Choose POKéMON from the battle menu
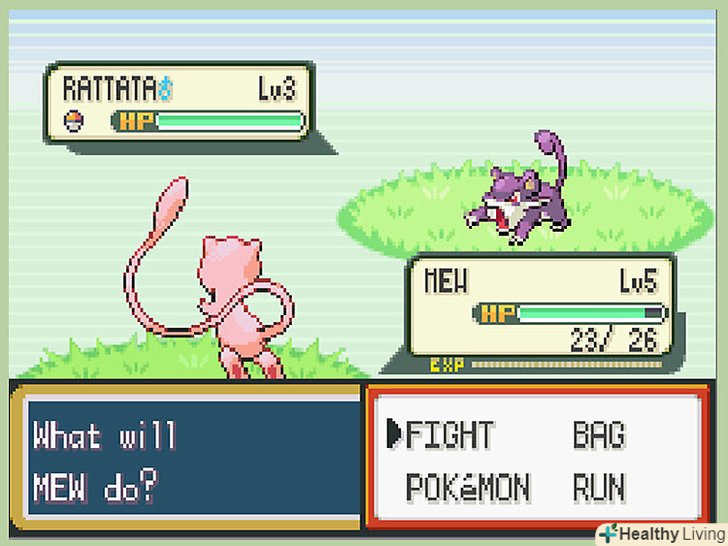This screenshot has width=728, height=546. click(x=467, y=488)
